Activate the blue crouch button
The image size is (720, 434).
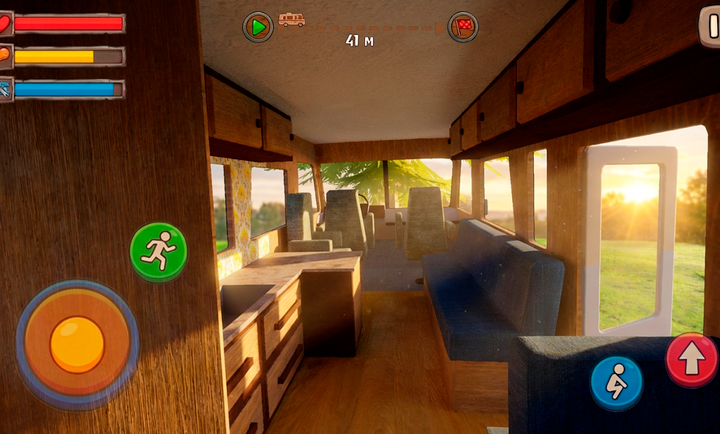click(616, 382)
